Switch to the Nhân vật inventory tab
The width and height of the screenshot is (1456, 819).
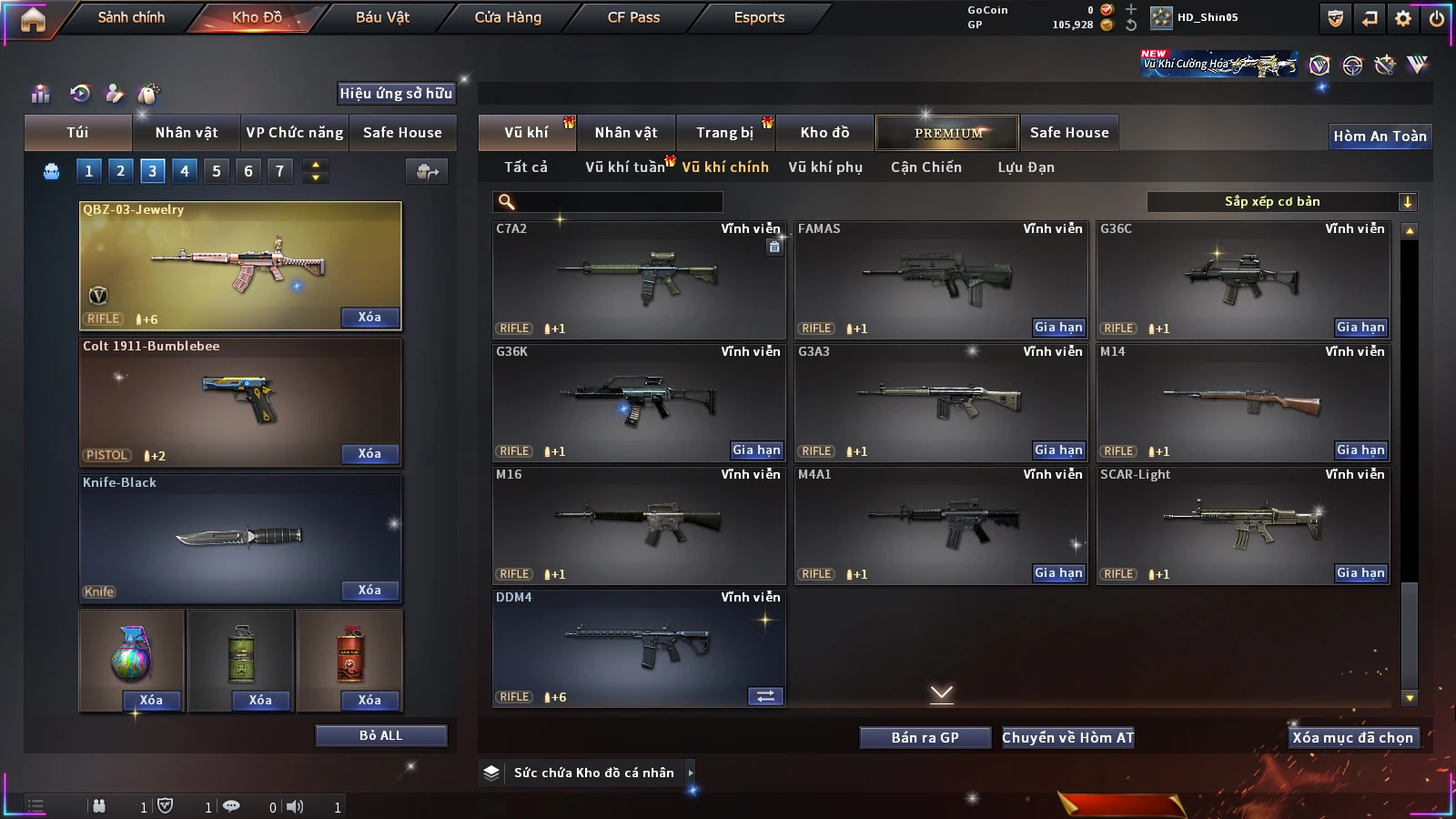point(625,133)
